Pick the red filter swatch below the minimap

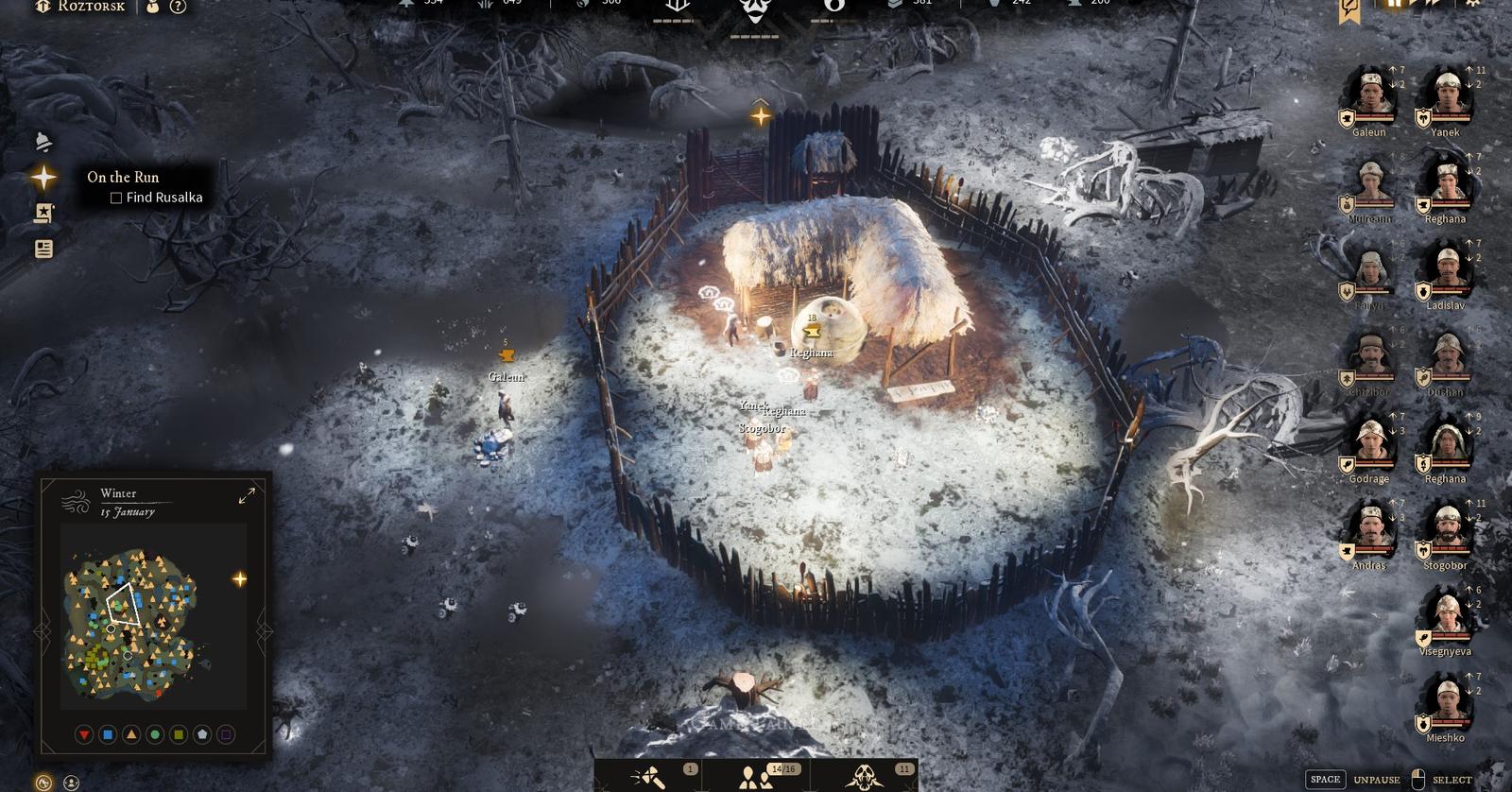pos(83,732)
